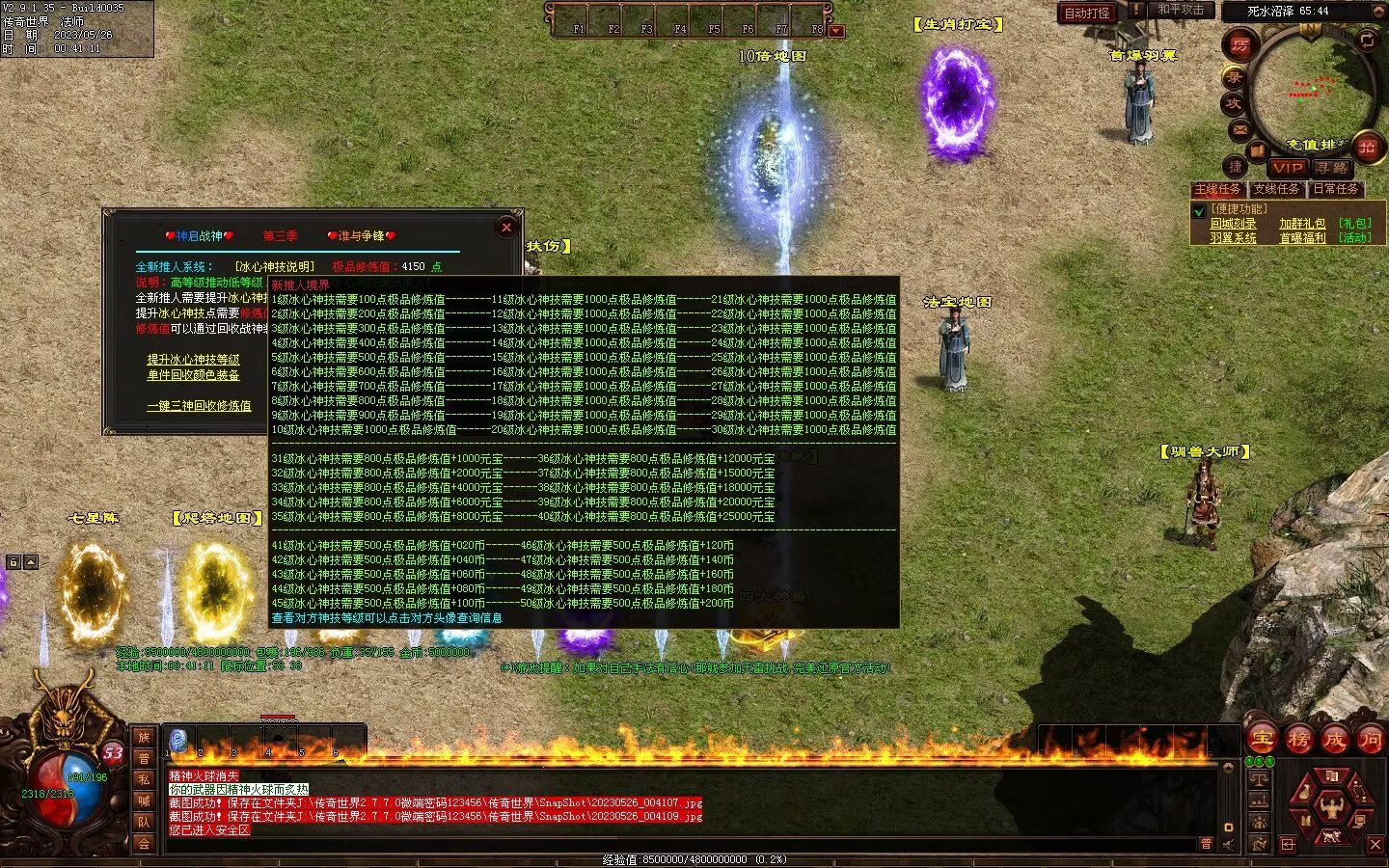Screen dimensions: 1389x868
Task: Choose 一键三神回收修炼值 link
Action: click(199, 406)
